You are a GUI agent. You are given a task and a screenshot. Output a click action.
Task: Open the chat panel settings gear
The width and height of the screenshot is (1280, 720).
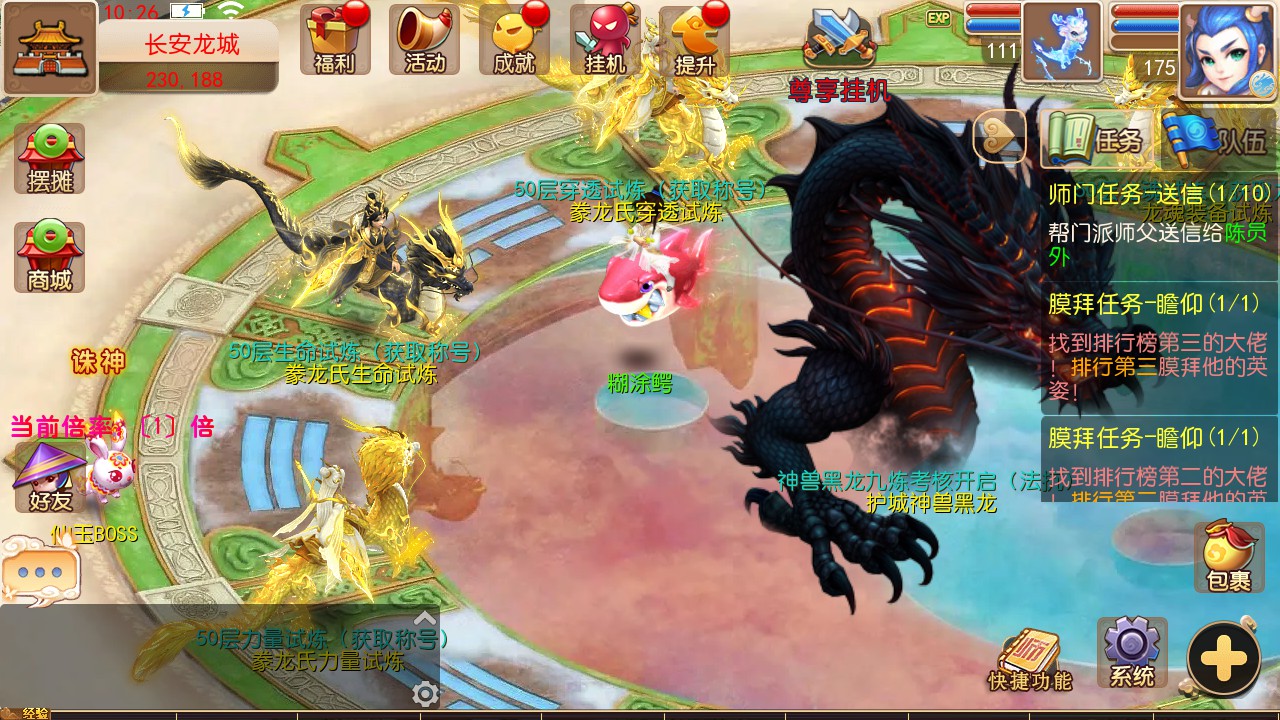pyautogui.click(x=425, y=694)
